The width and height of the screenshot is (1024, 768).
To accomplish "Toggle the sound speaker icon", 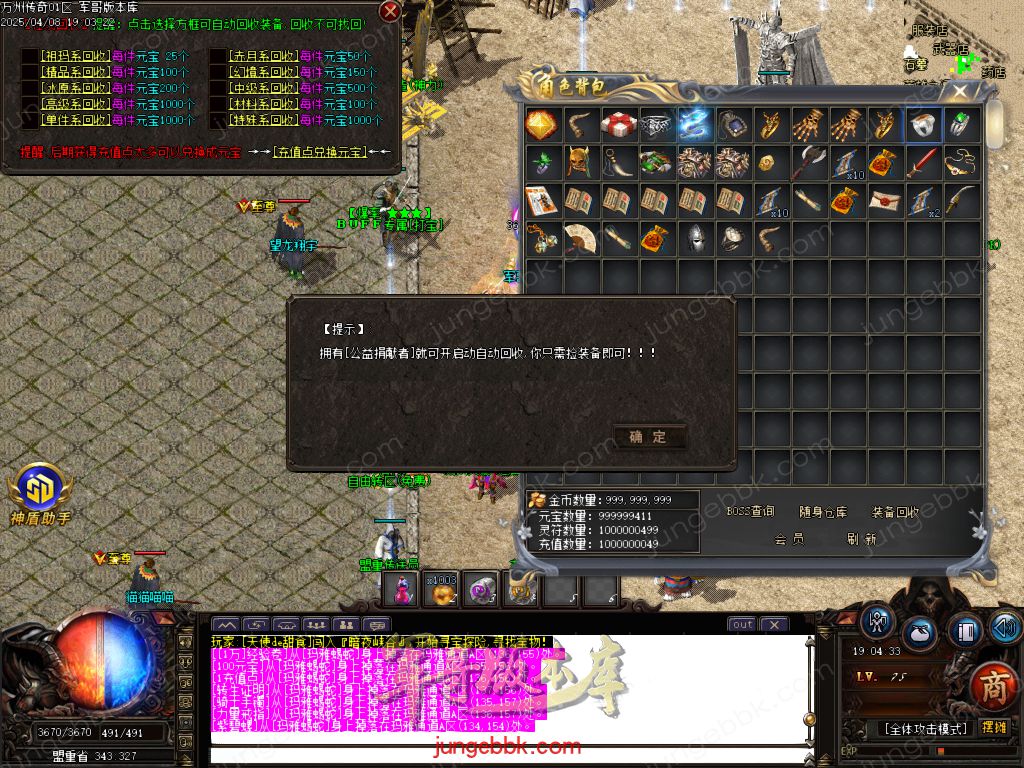I will pos(1004,627).
